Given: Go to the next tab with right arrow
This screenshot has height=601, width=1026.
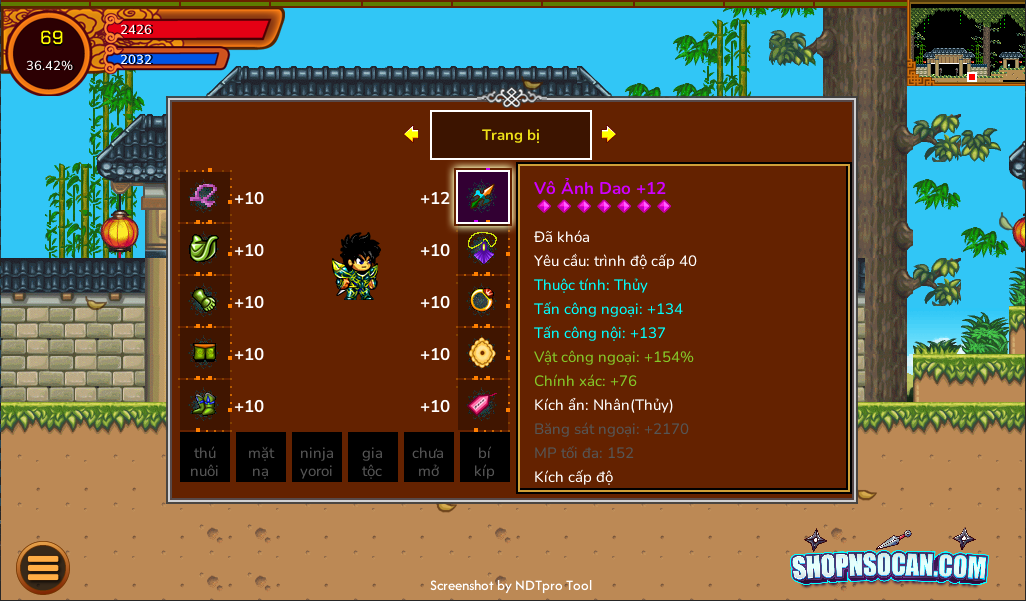Looking at the screenshot, I should (608, 134).
